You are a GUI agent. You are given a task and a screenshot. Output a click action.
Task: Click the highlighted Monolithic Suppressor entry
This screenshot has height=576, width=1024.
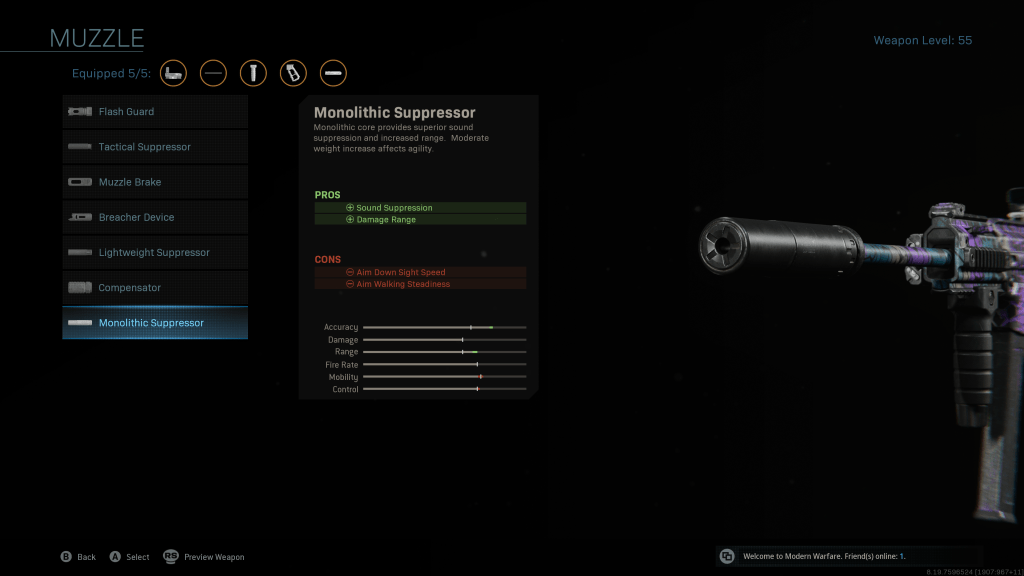[155, 323]
